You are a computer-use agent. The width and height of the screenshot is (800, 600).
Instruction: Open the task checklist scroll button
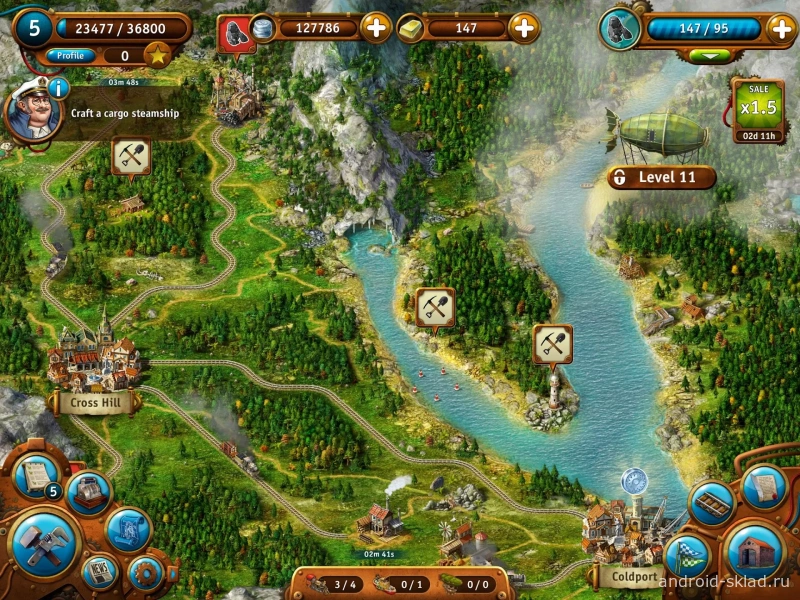click(x=37, y=476)
